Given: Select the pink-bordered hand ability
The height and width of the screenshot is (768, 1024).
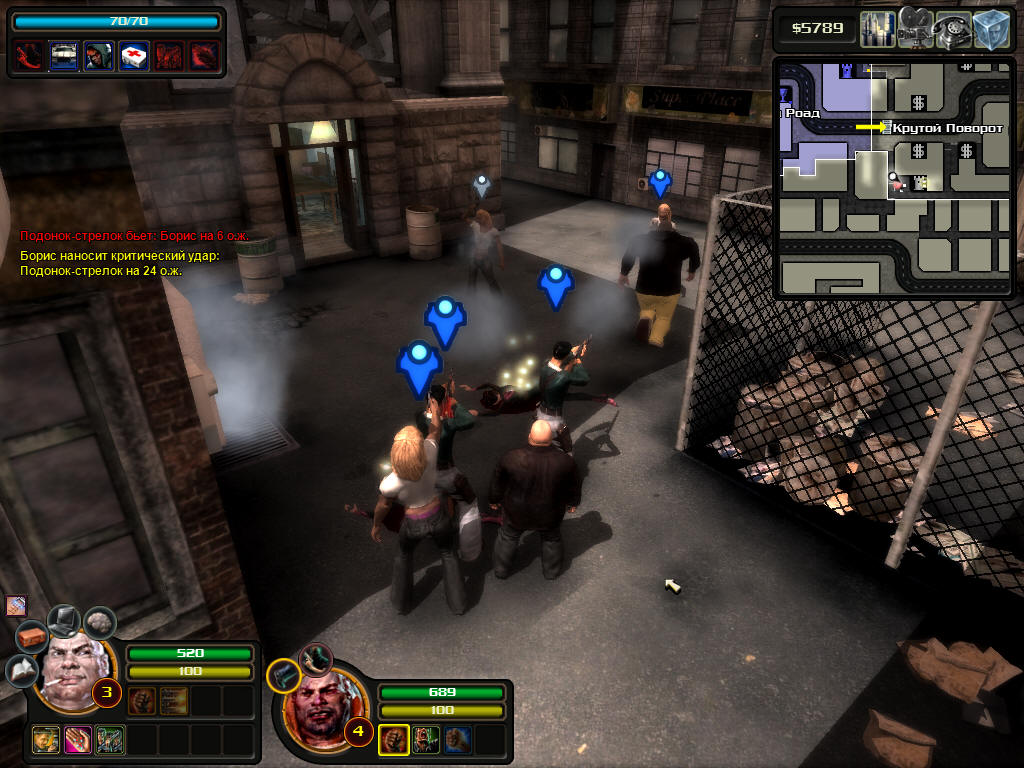Looking at the screenshot, I should pyautogui.click(x=77, y=740).
